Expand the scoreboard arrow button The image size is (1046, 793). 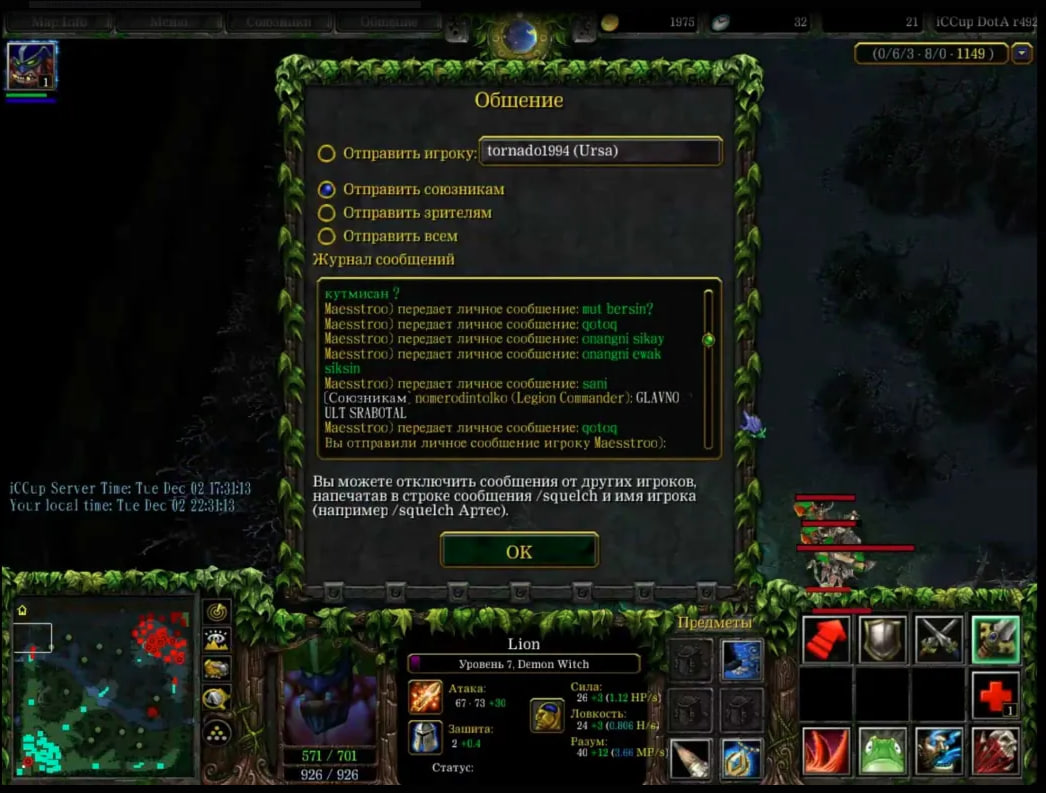[x=1022, y=54]
